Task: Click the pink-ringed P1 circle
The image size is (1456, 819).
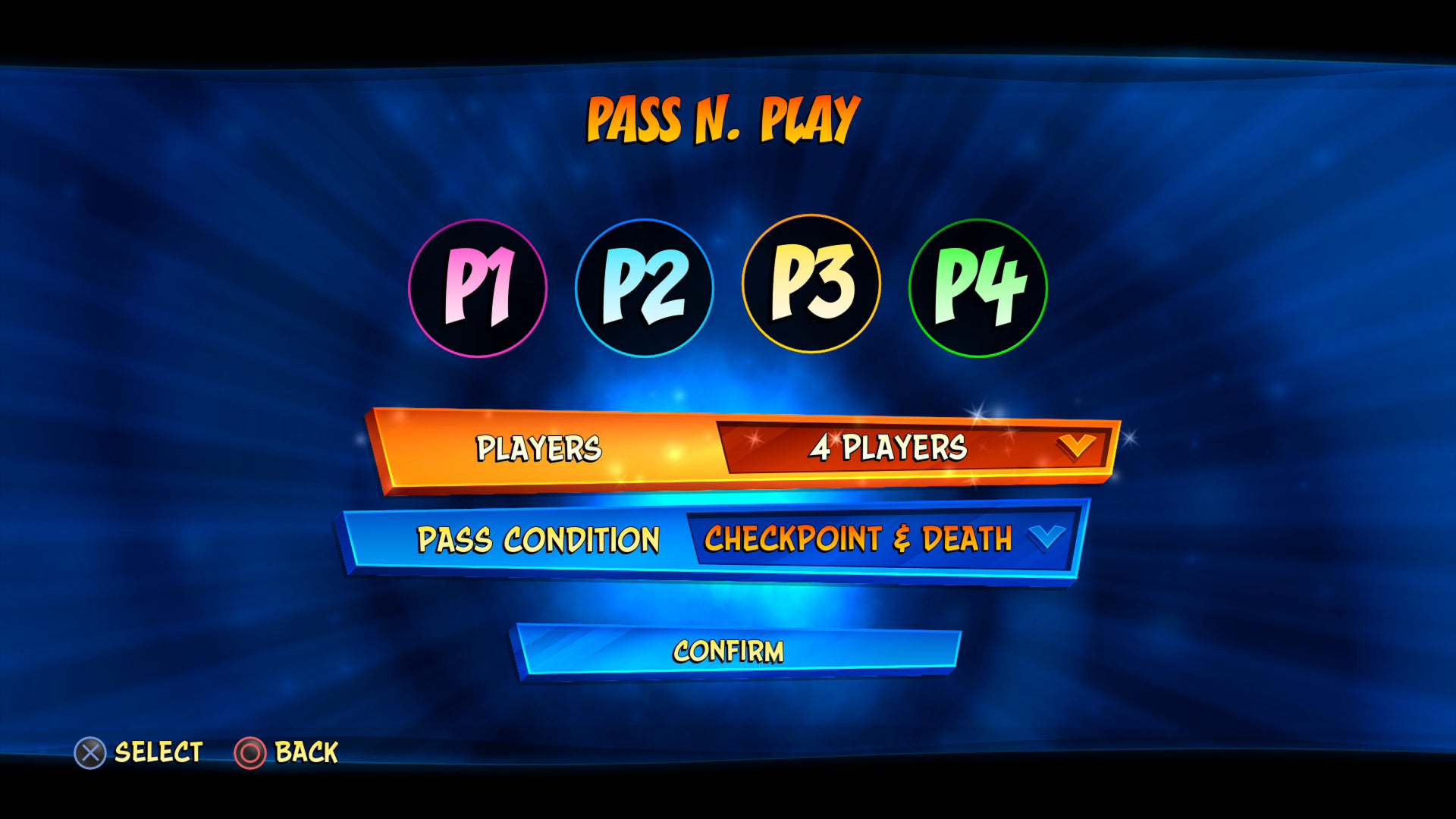Action: tap(480, 287)
